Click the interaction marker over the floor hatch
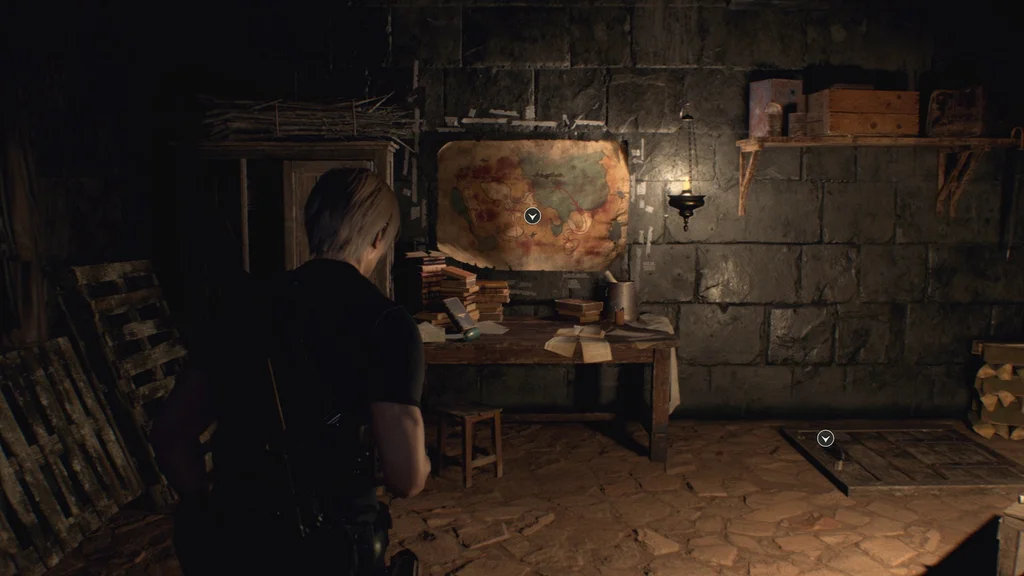This screenshot has width=1024, height=576. (x=825, y=438)
